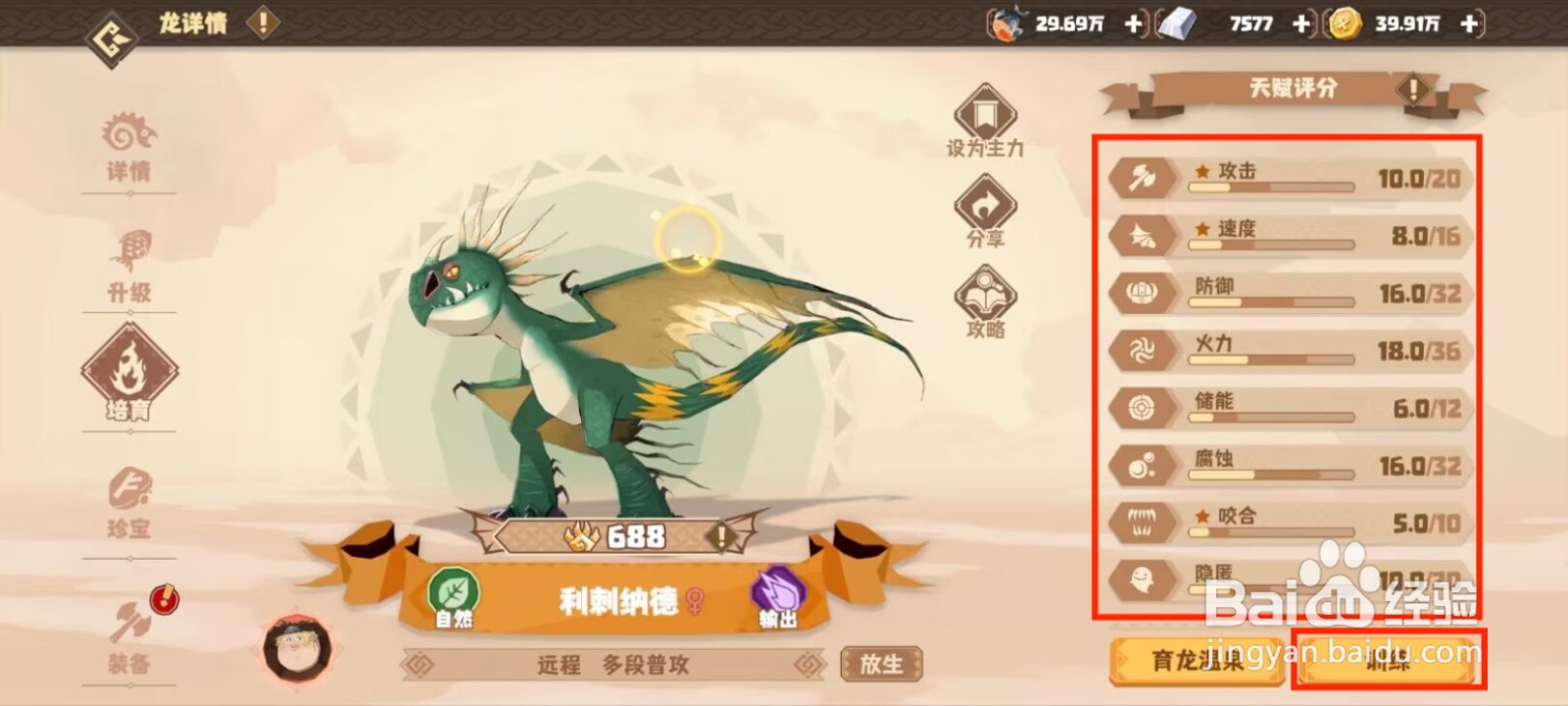The width and height of the screenshot is (1568, 706).
Task: Open the 攻略 guide book icon
Action: pos(985,291)
